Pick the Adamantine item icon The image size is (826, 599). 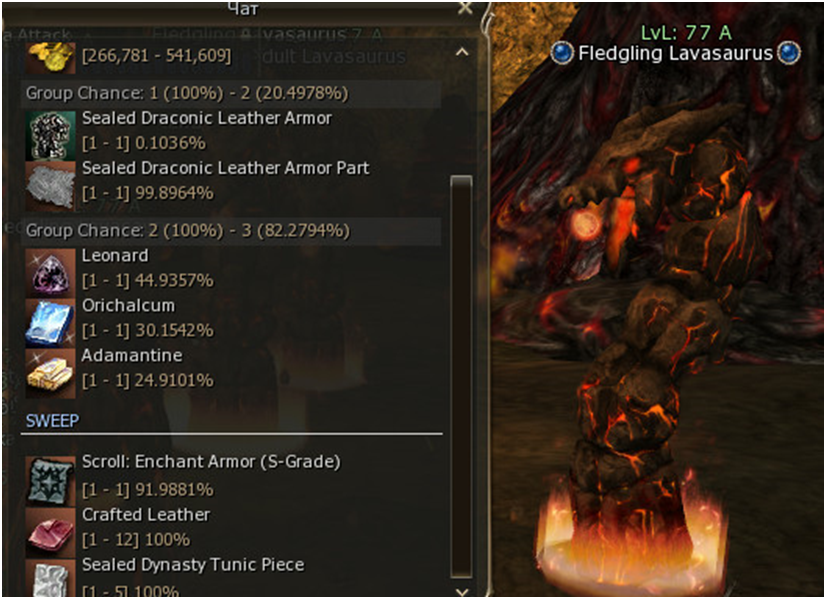pyautogui.click(x=49, y=372)
